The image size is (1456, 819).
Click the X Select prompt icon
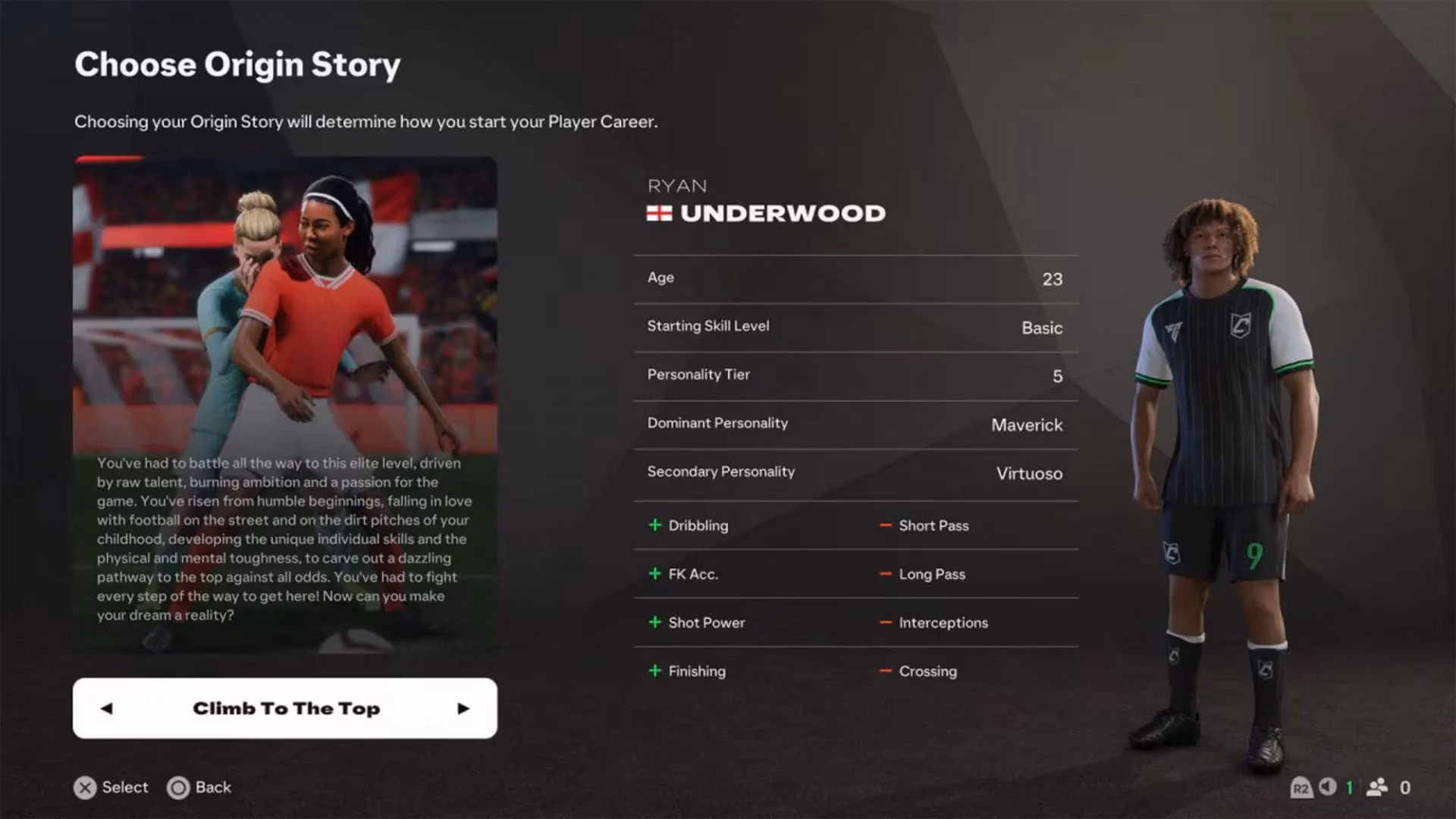click(86, 788)
